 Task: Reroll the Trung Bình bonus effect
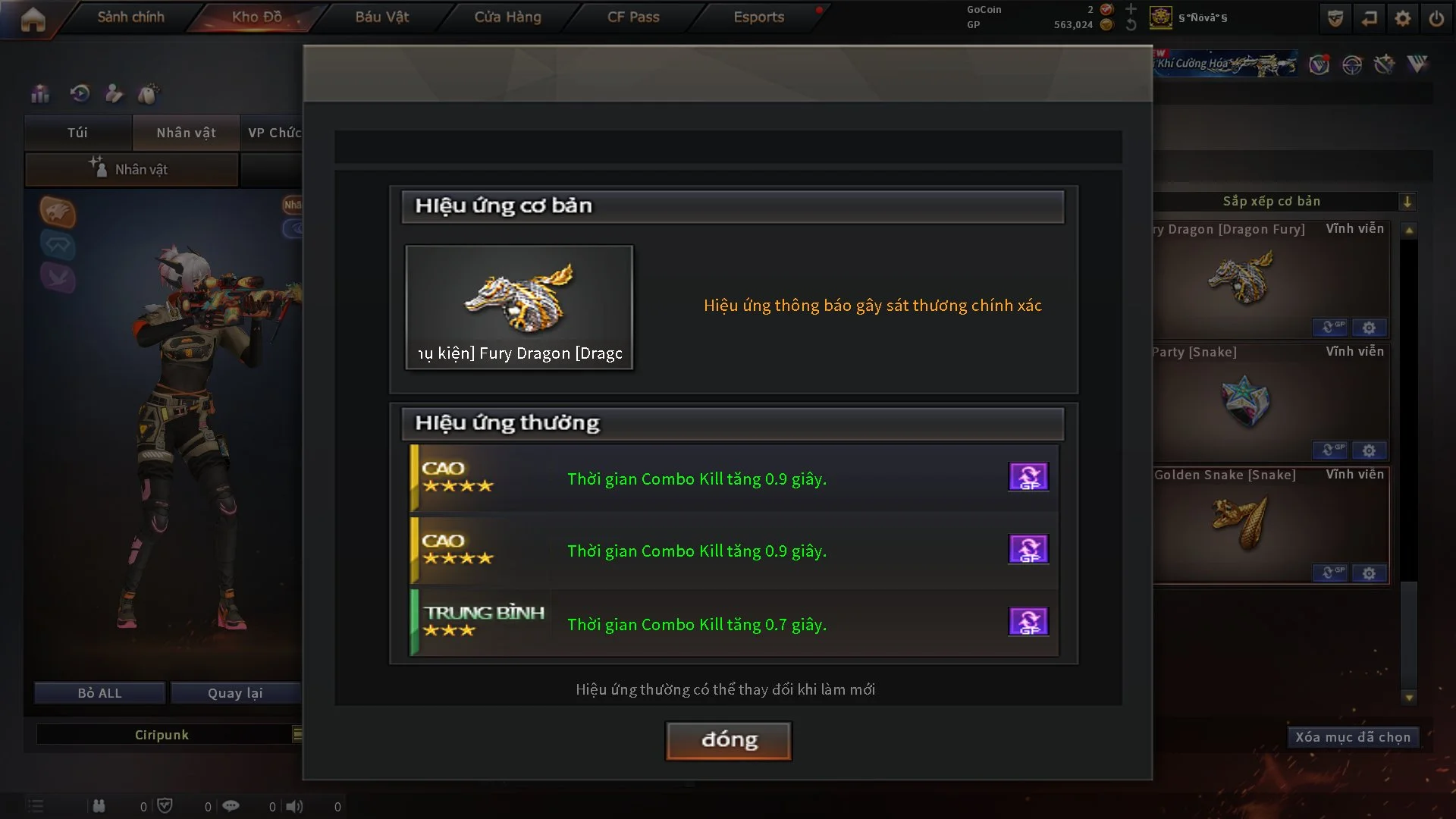pyautogui.click(x=1028, y=621)
